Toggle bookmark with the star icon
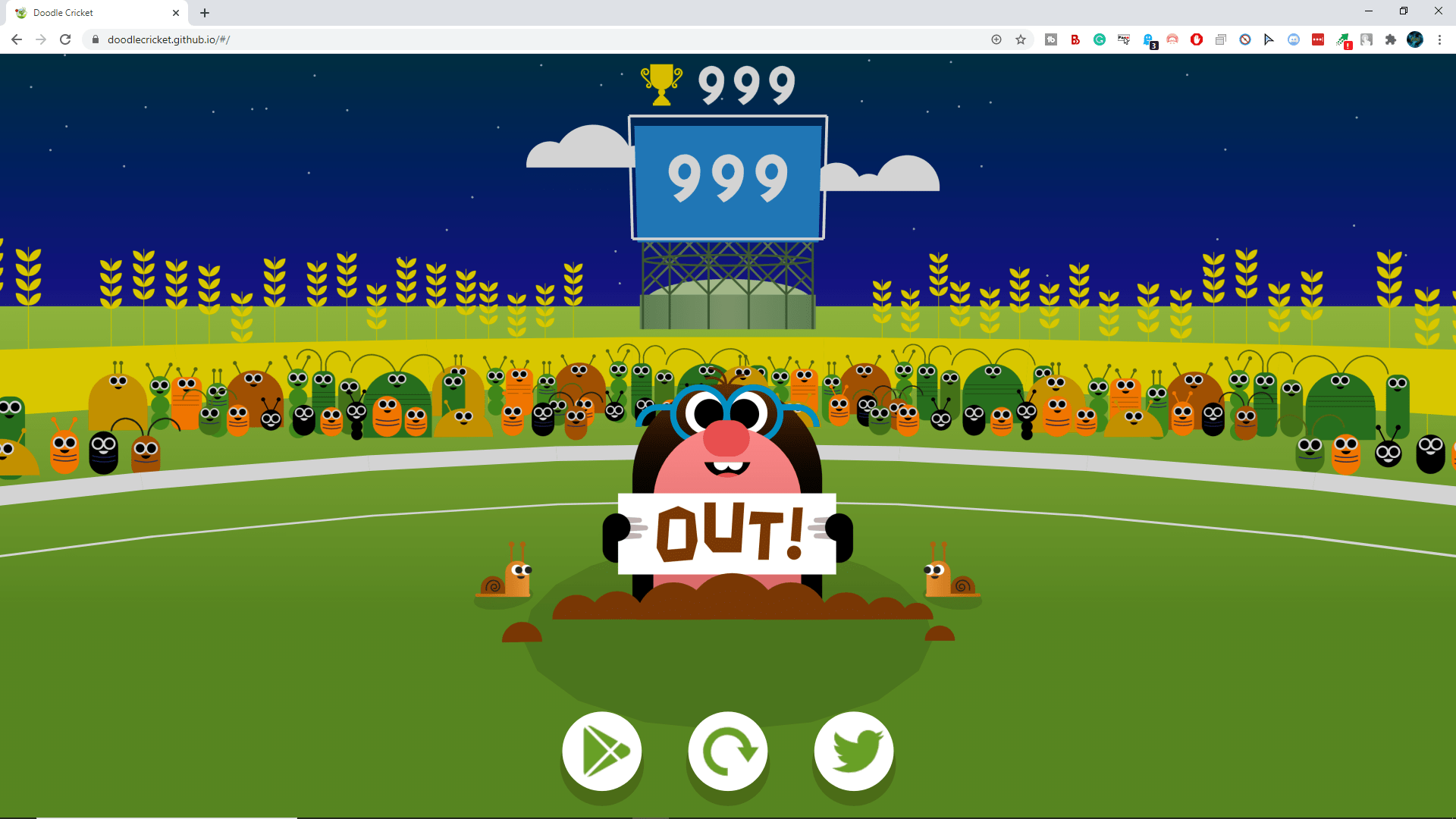Screen dimensions: 1456x819 pos(1021,39)
